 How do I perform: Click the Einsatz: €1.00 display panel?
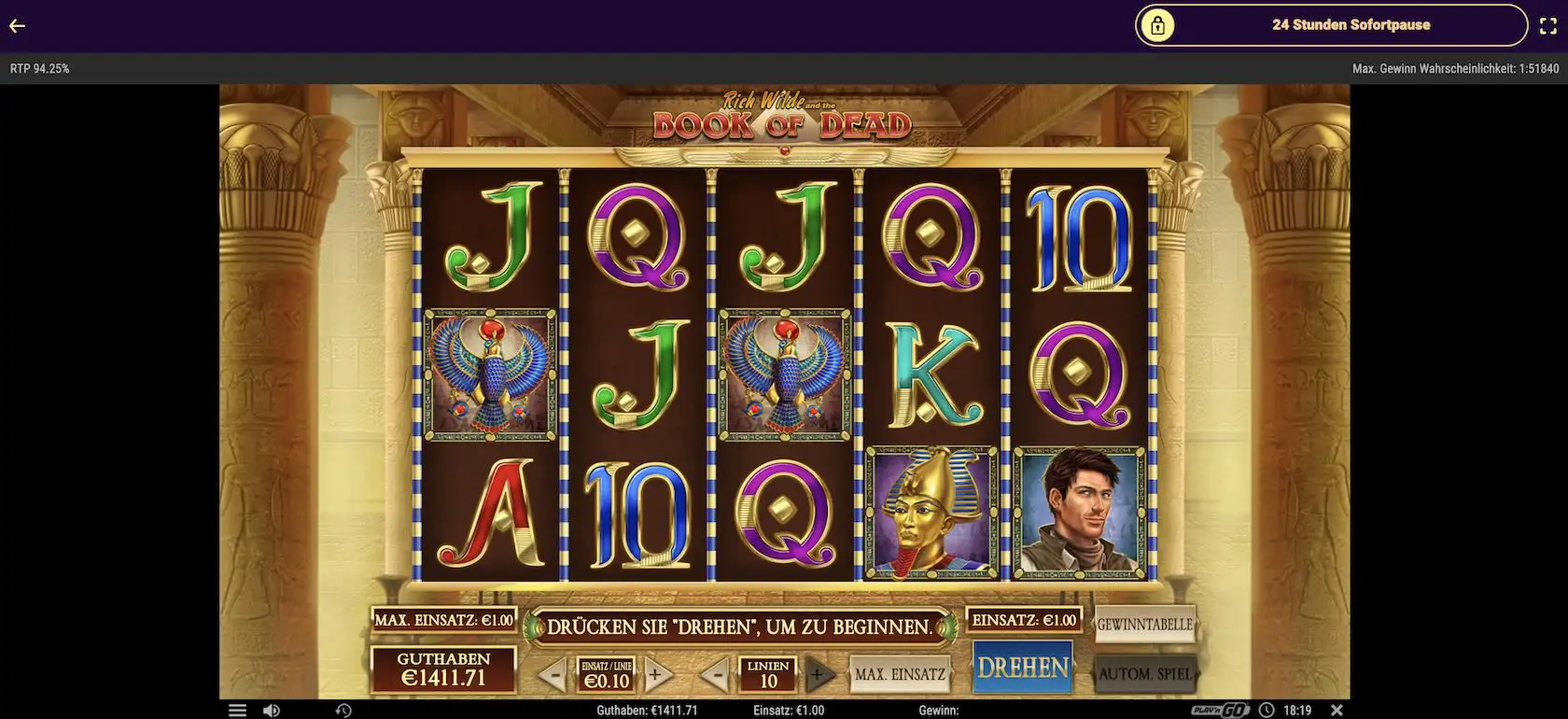point(1024,618)
